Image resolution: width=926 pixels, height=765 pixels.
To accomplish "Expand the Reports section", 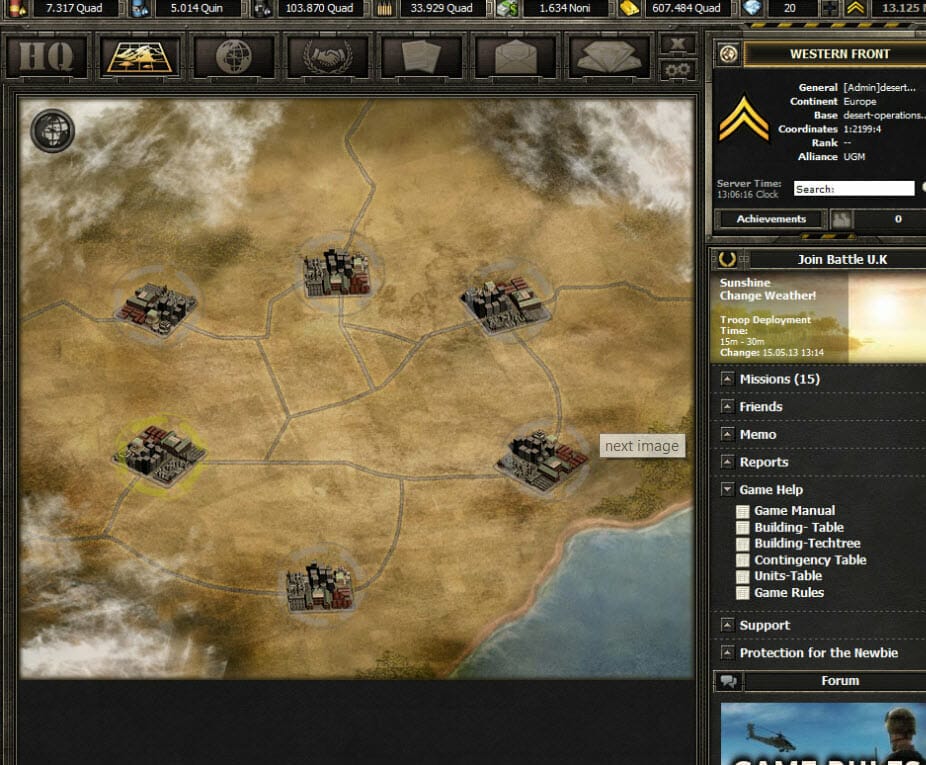I will 763,462.
